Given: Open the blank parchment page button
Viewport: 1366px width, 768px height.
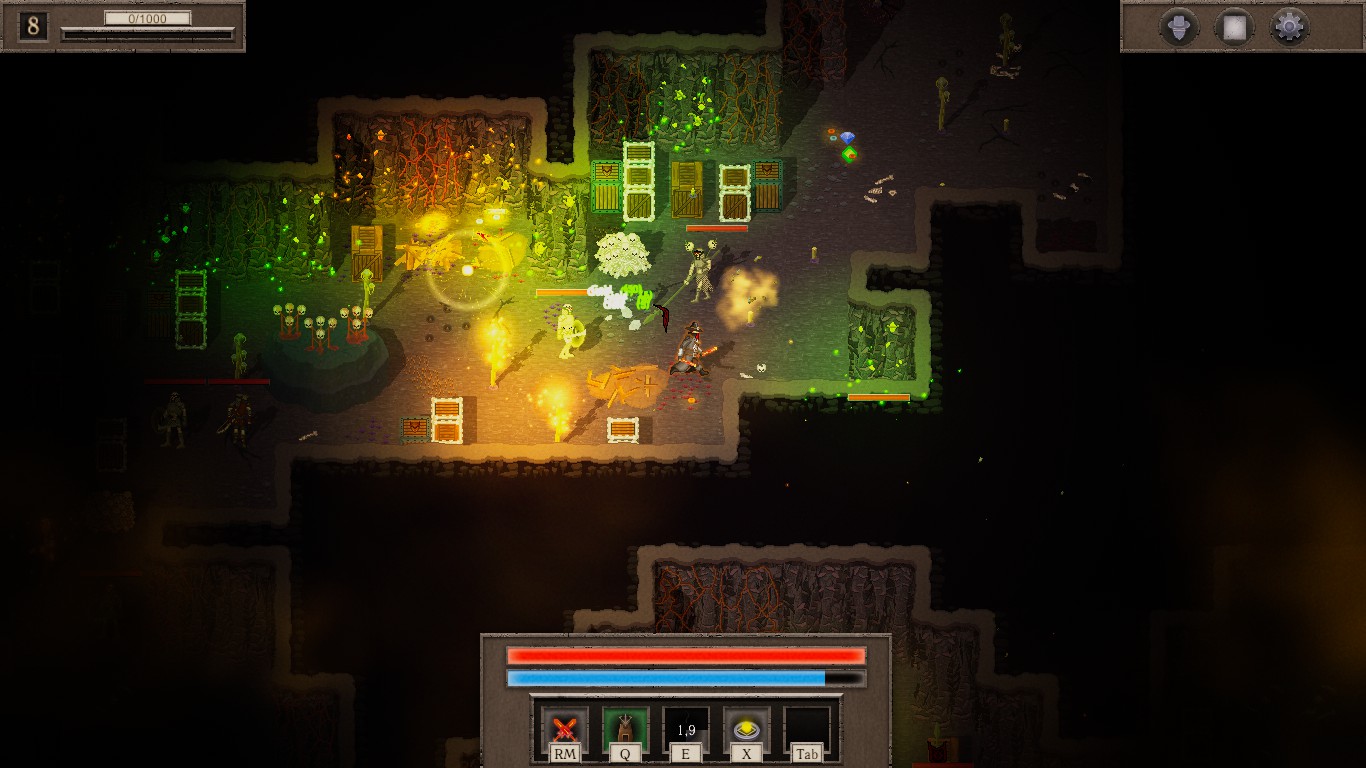Looking at the screenshot, I should pos(1234,27).
